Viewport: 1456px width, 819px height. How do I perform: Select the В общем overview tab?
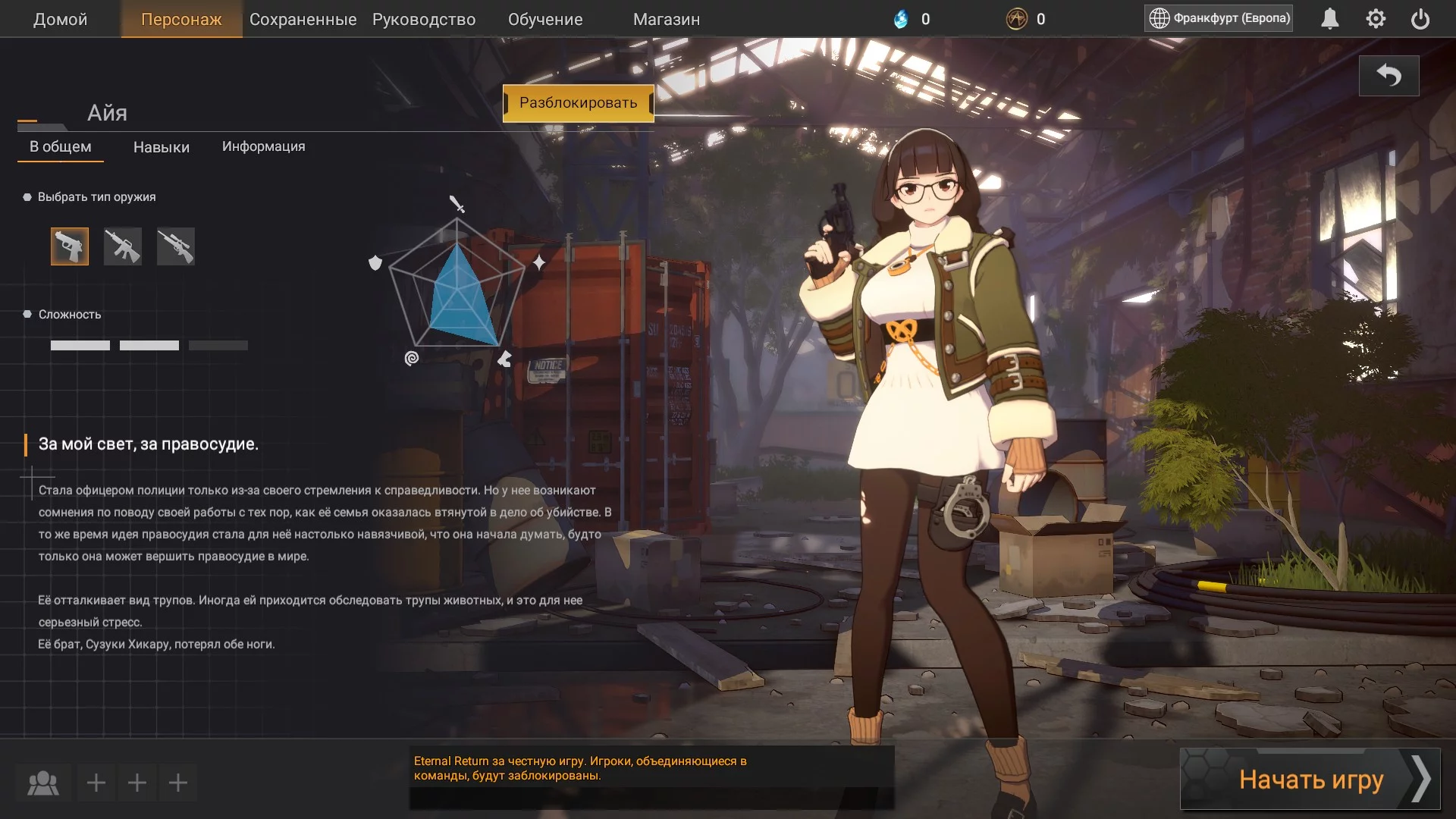click(61, 147)
